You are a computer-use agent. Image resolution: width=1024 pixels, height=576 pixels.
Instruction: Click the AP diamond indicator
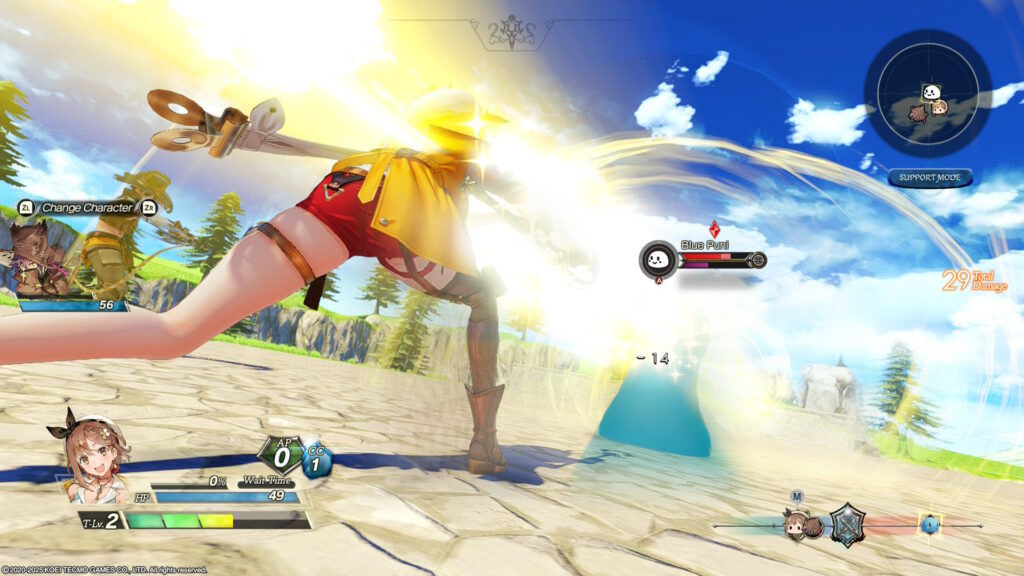tap(281, 457)
